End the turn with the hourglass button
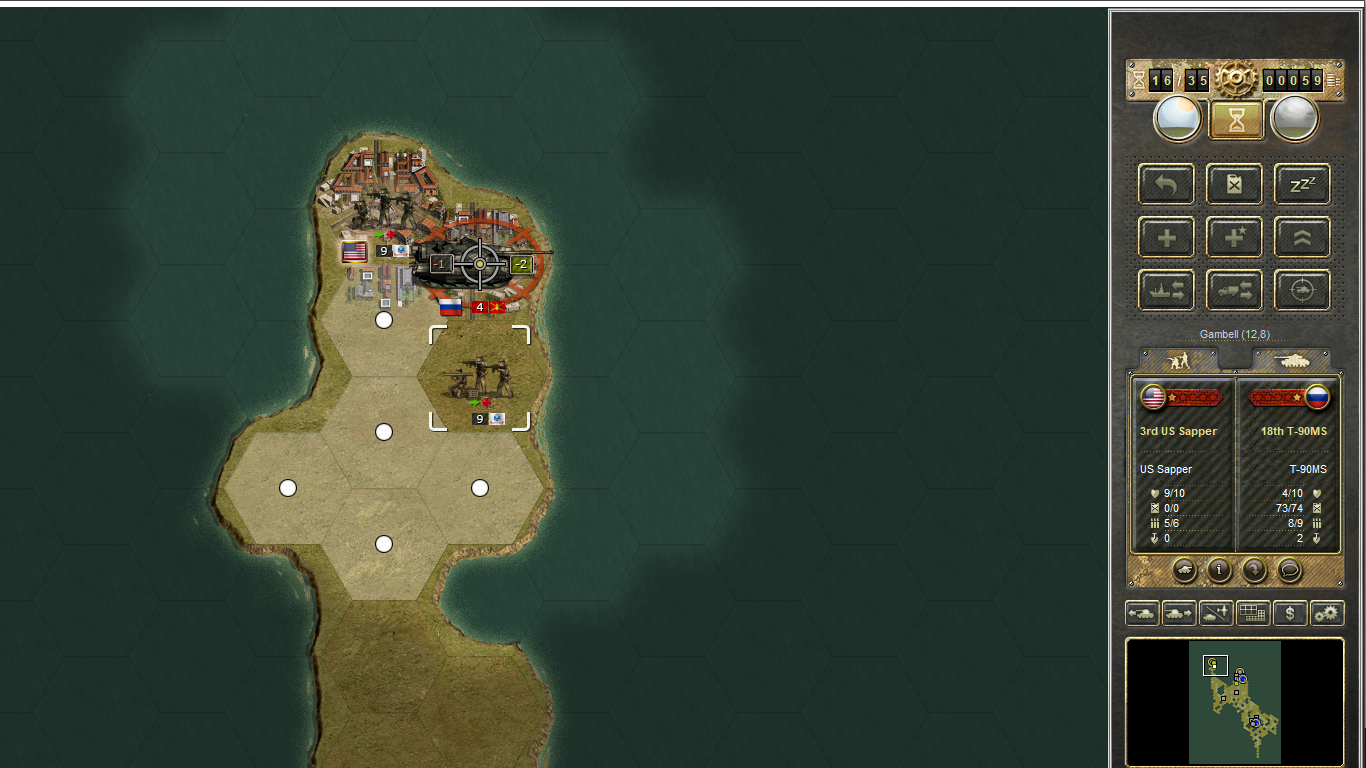Image resolution: width=1366 pixels, height=768 pixels. click(x=1237, y=120)
